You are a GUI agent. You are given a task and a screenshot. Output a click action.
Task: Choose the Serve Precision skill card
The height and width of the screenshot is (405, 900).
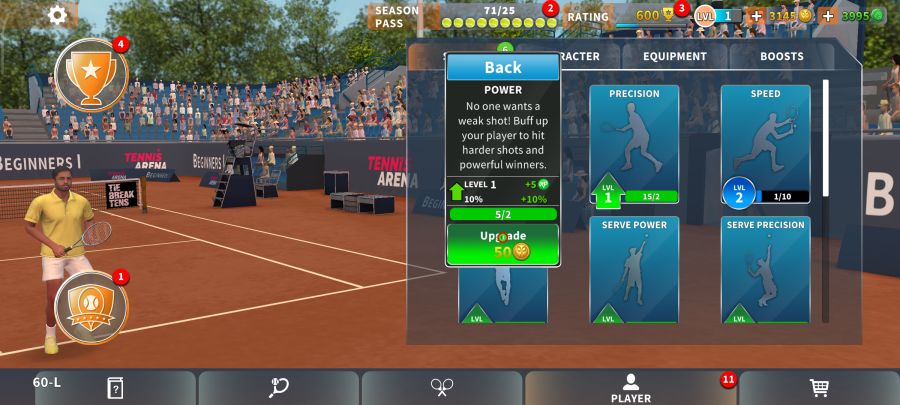[x=765, y=269]
